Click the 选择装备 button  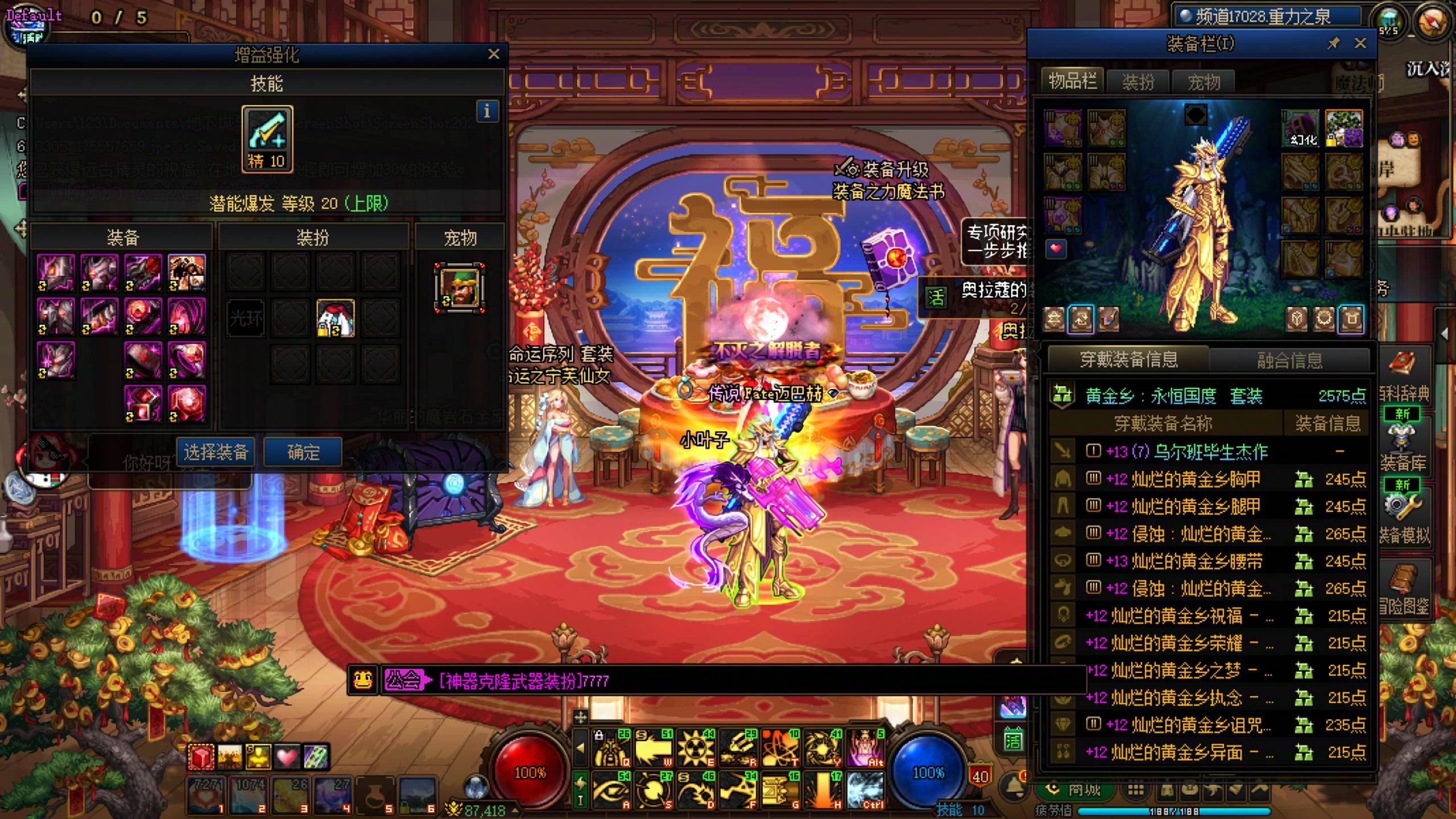pyautogui.click(x=216, y=452)
